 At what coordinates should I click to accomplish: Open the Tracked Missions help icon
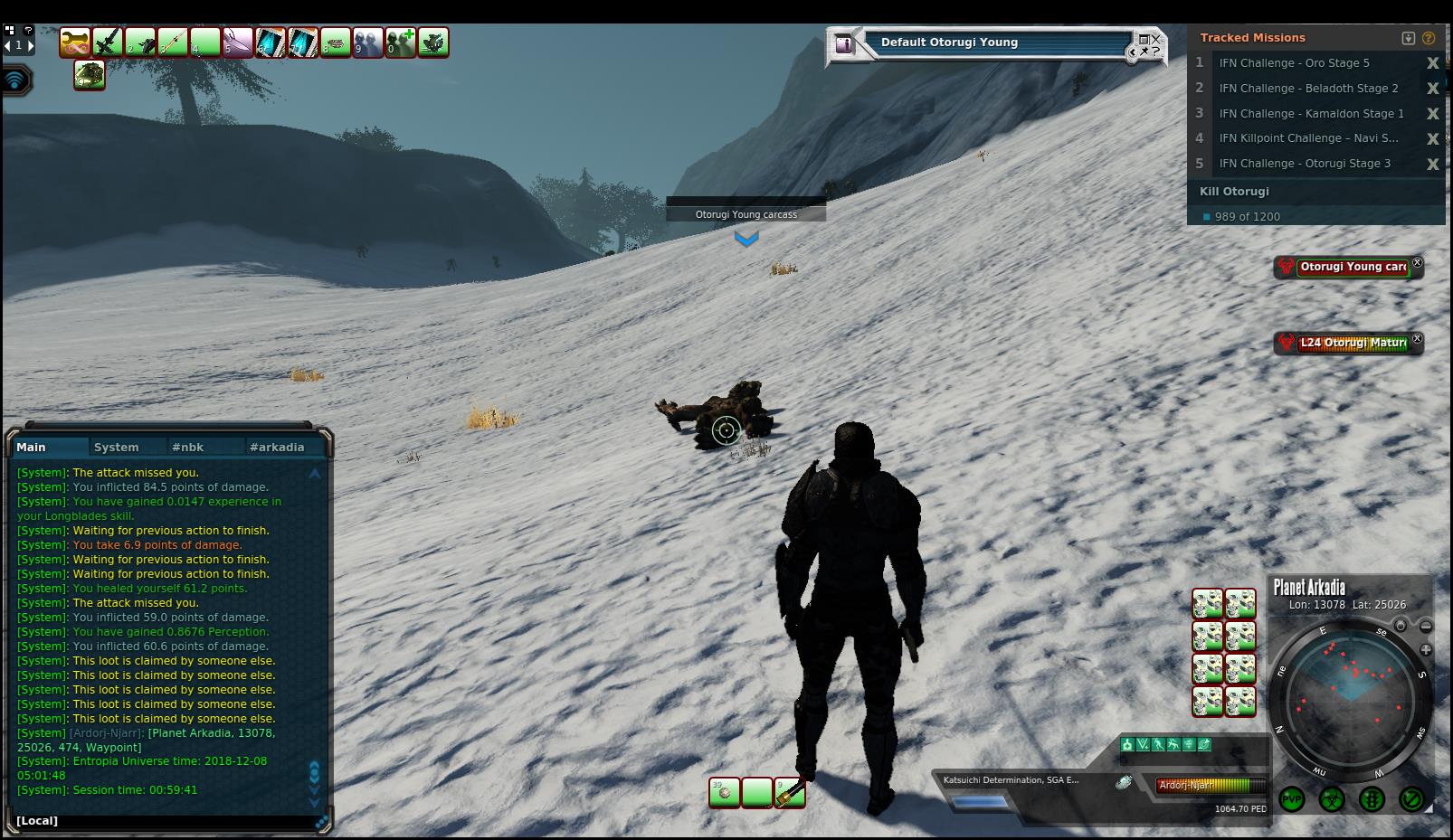point(1429,38)
